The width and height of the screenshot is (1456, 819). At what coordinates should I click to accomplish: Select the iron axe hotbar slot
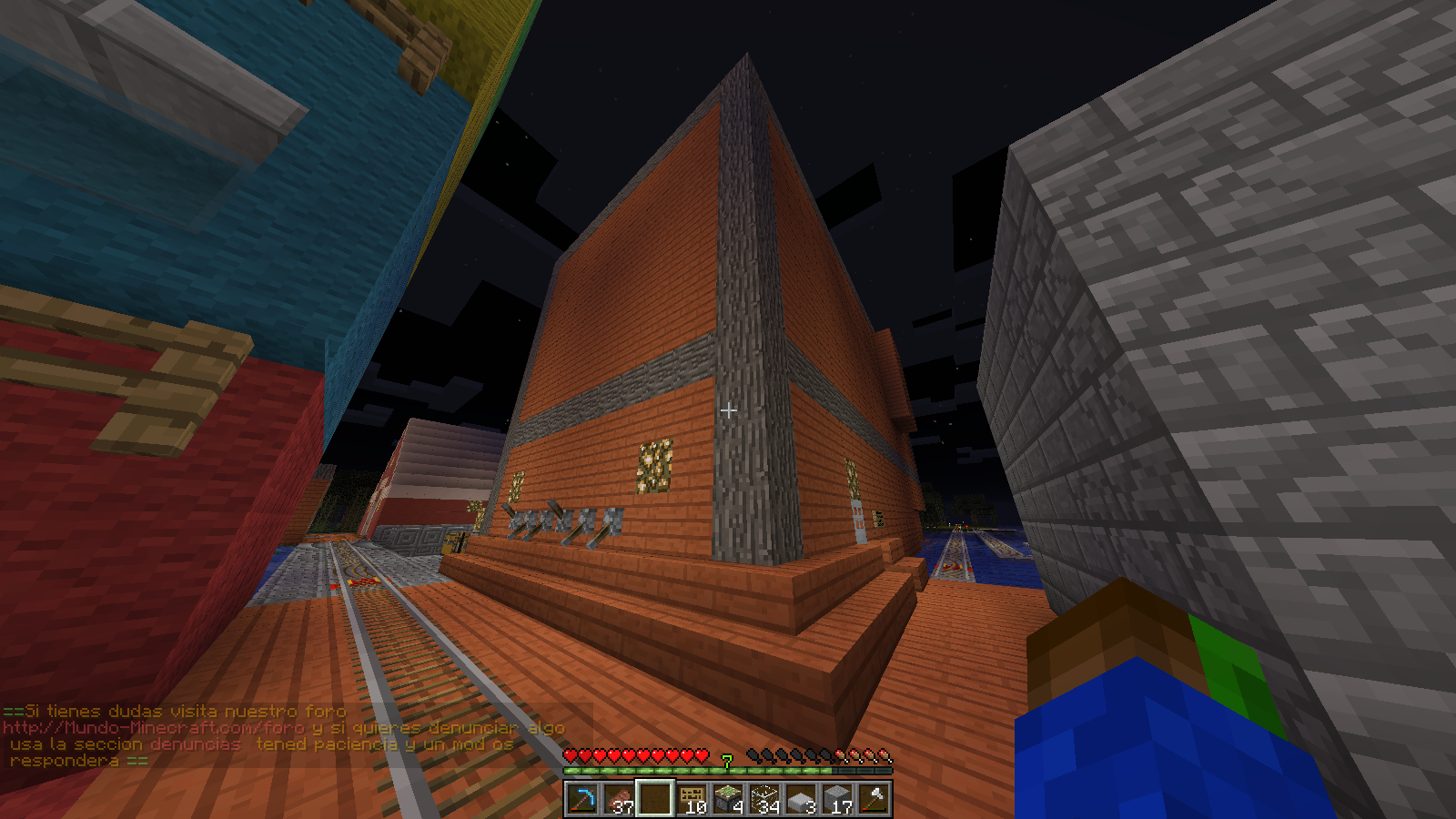[x=874, y=799]
